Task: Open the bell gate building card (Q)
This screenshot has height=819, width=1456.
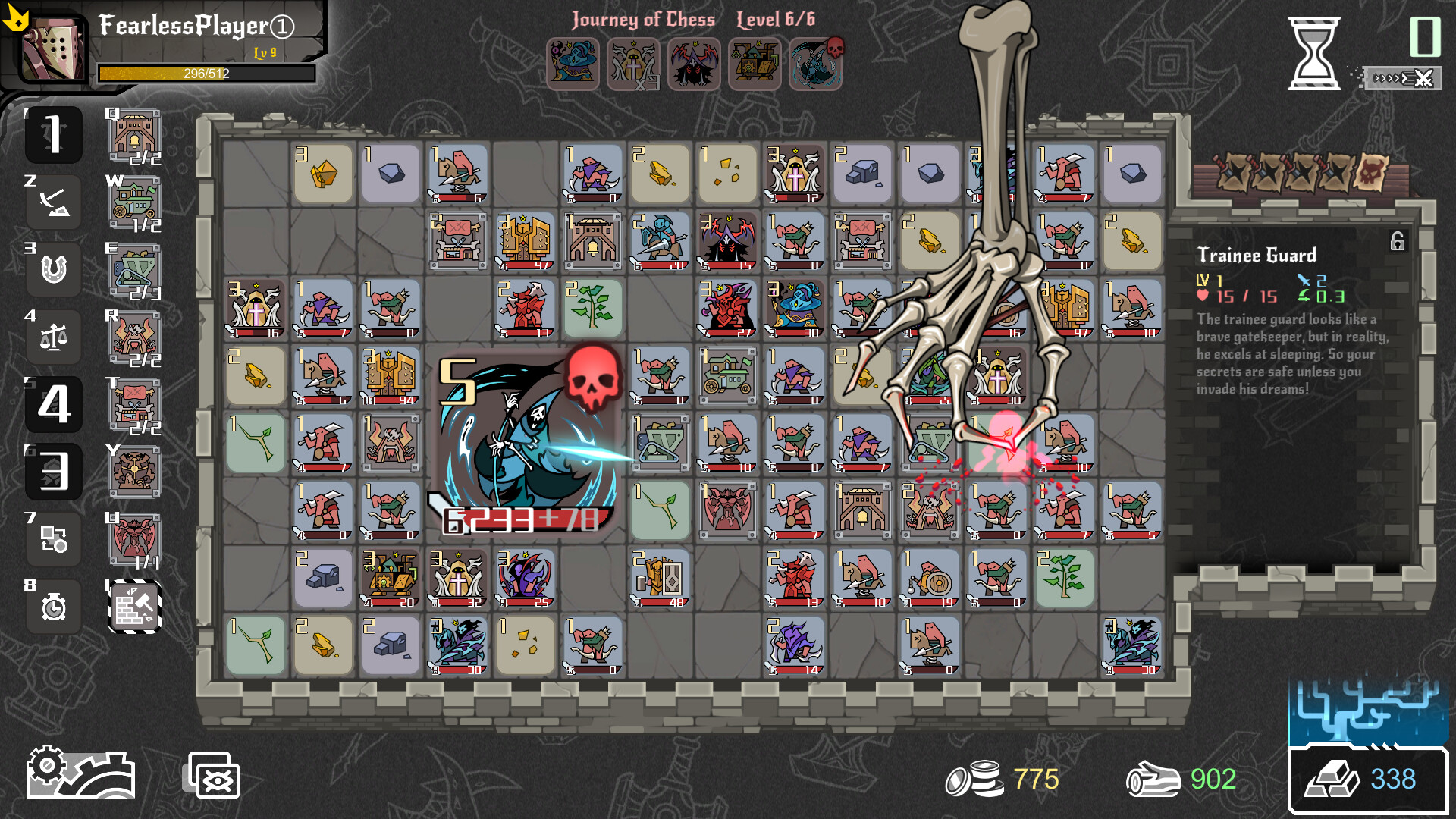Action: coord(135,134)
